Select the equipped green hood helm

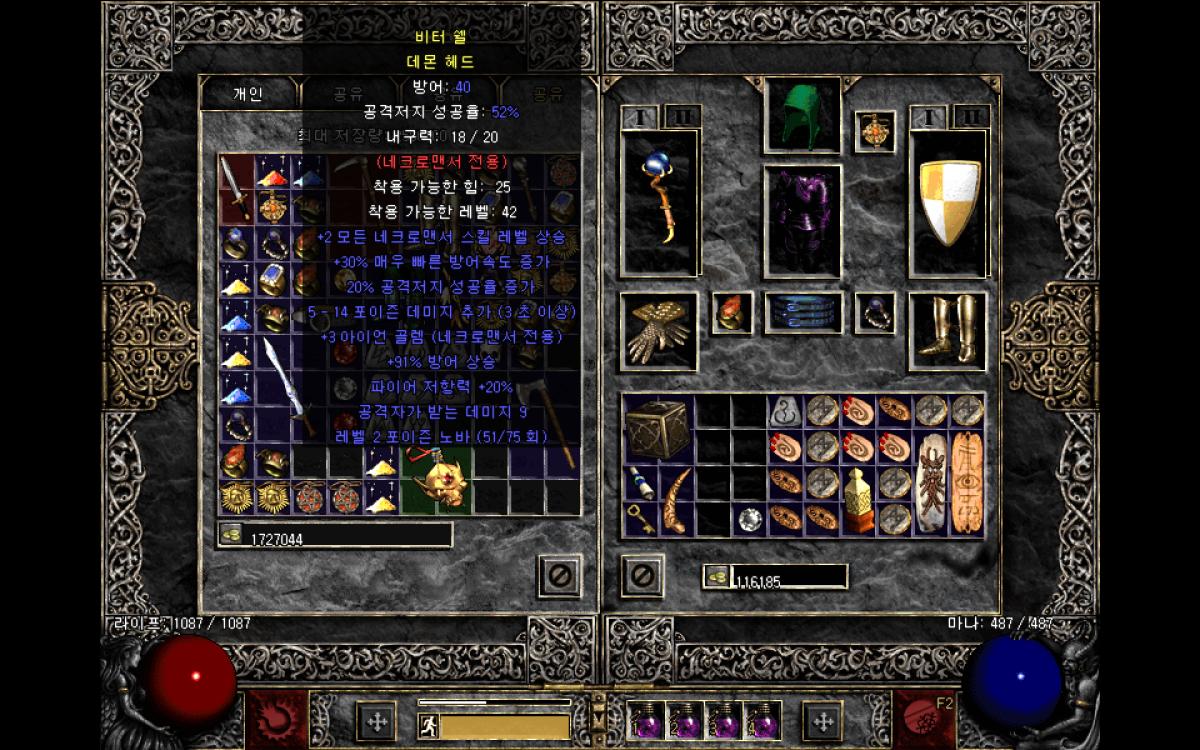coord(802,116)
